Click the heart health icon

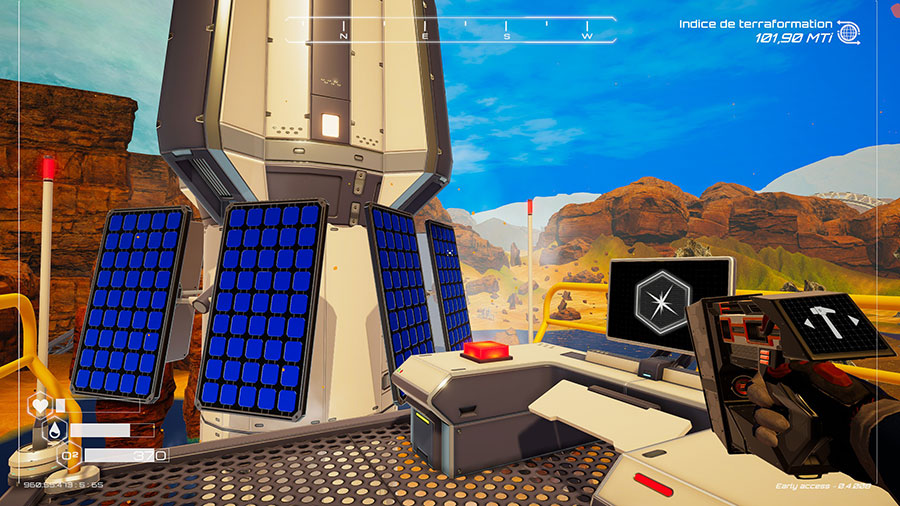(x=40, y=406)
